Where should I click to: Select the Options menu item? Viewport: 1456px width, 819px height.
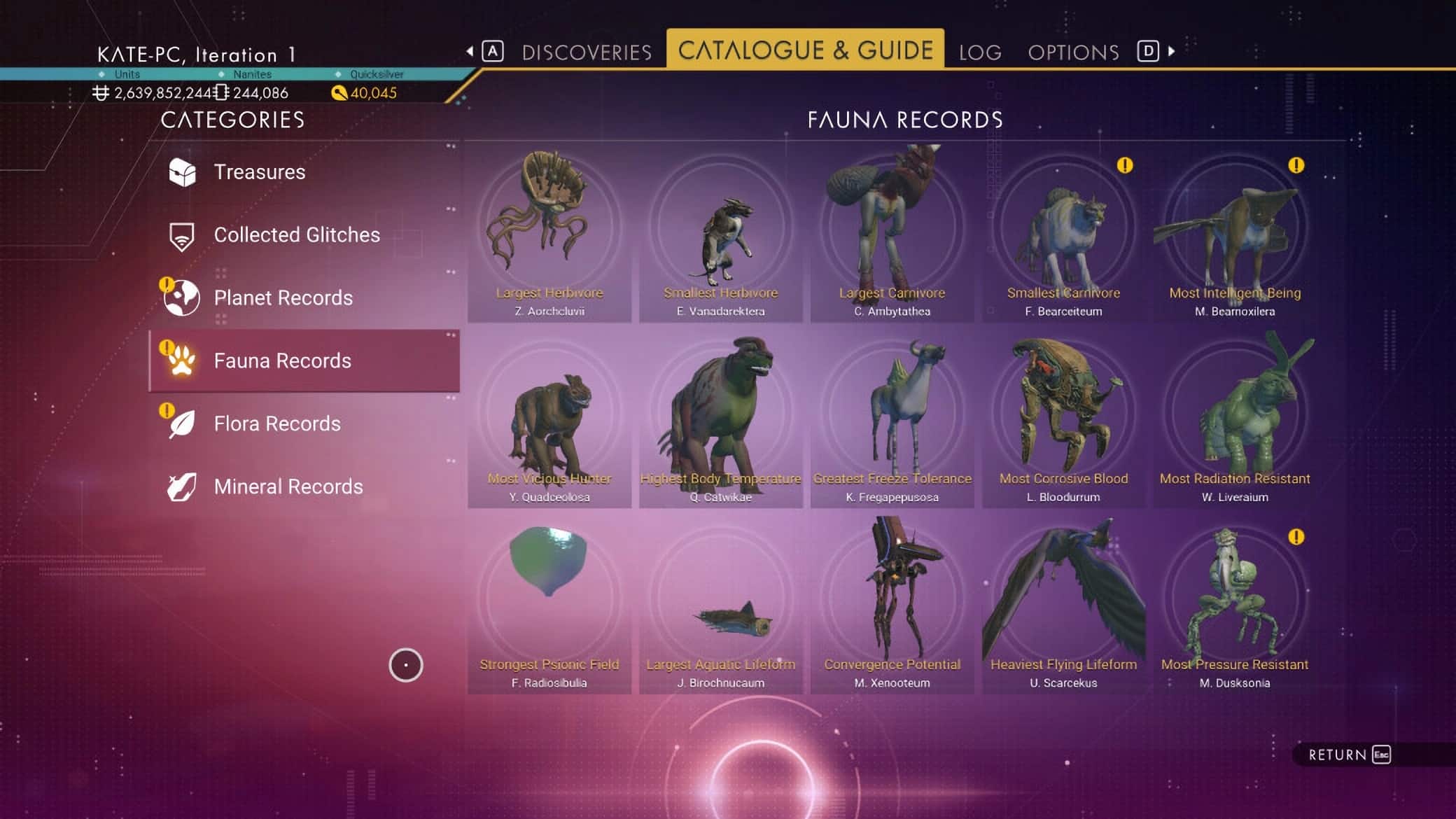click(x=1072, y=50)
